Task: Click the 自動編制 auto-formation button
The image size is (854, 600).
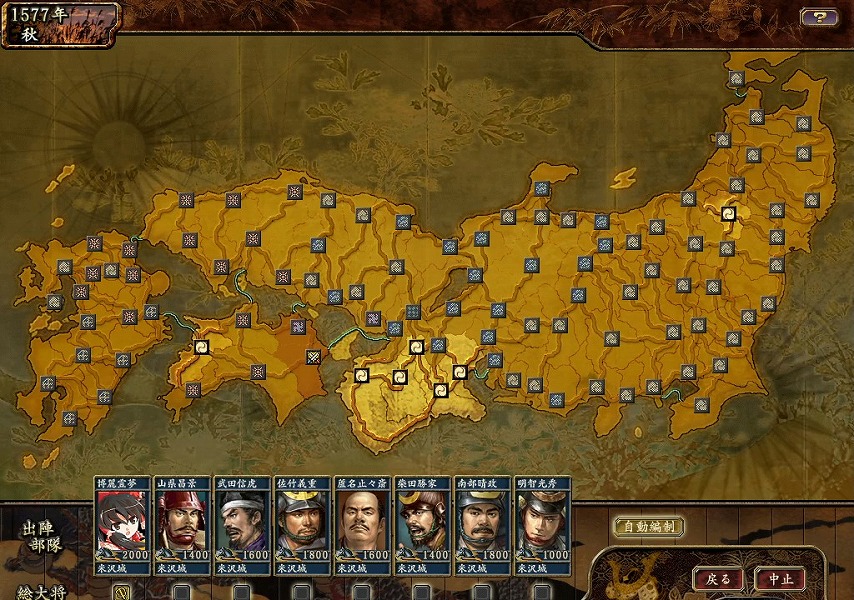Action: (648, 526)
